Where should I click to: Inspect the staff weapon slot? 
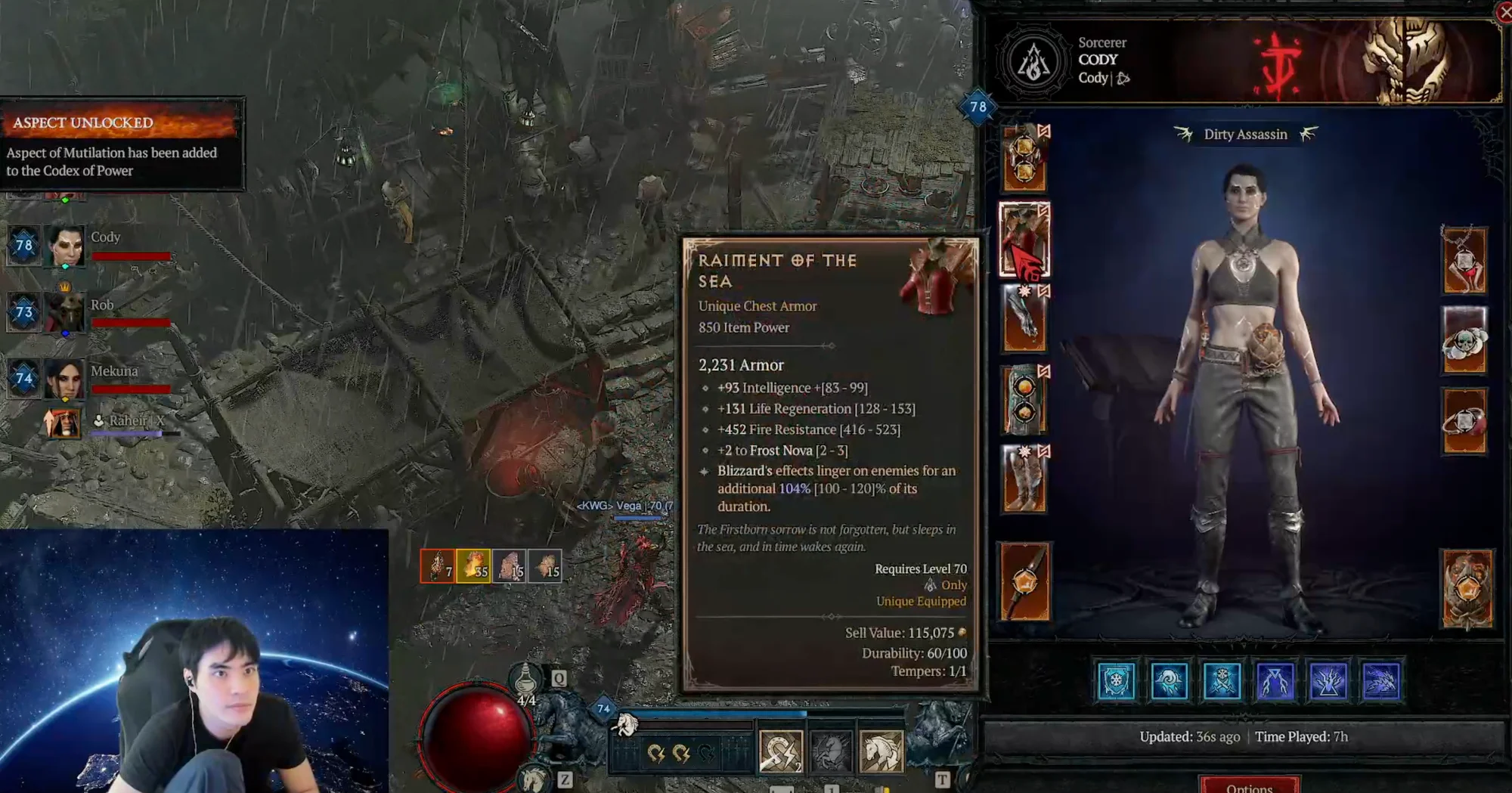(x=1024, y=581)
